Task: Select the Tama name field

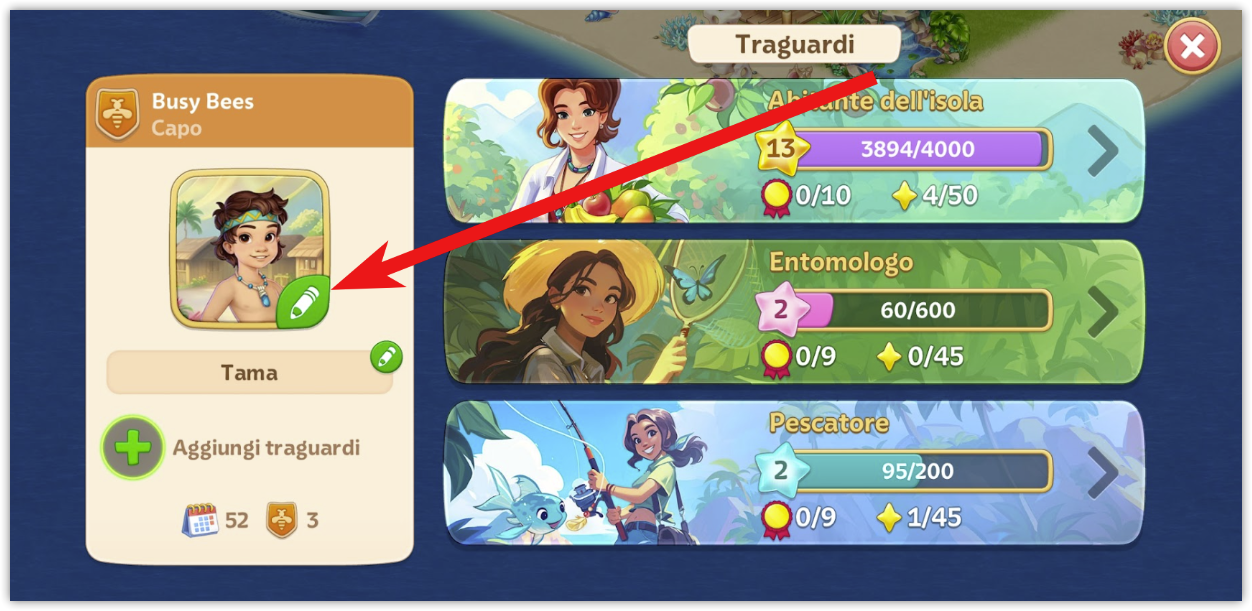Action: pyautogui.click(x=249, y=373)
